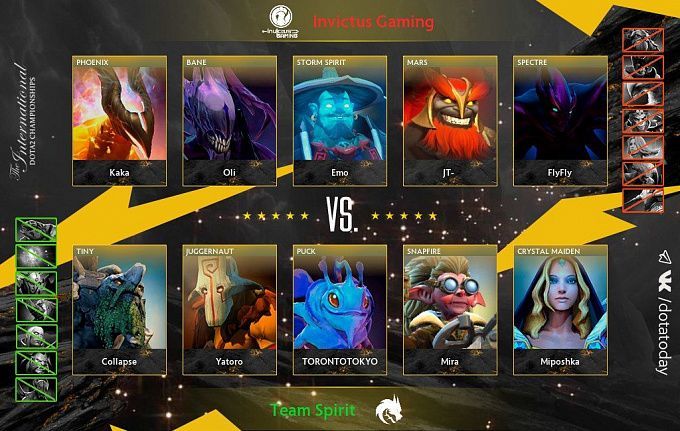Image resolution: width=680 pixels, height=431 pixels.
Task: Click Emo's Storm Spirit card
Action: (340, 121)
